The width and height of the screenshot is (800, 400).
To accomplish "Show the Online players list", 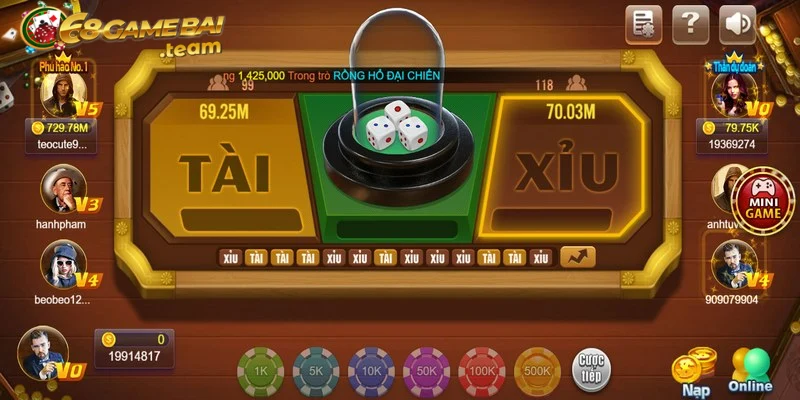I will click(x=751, y=368).
